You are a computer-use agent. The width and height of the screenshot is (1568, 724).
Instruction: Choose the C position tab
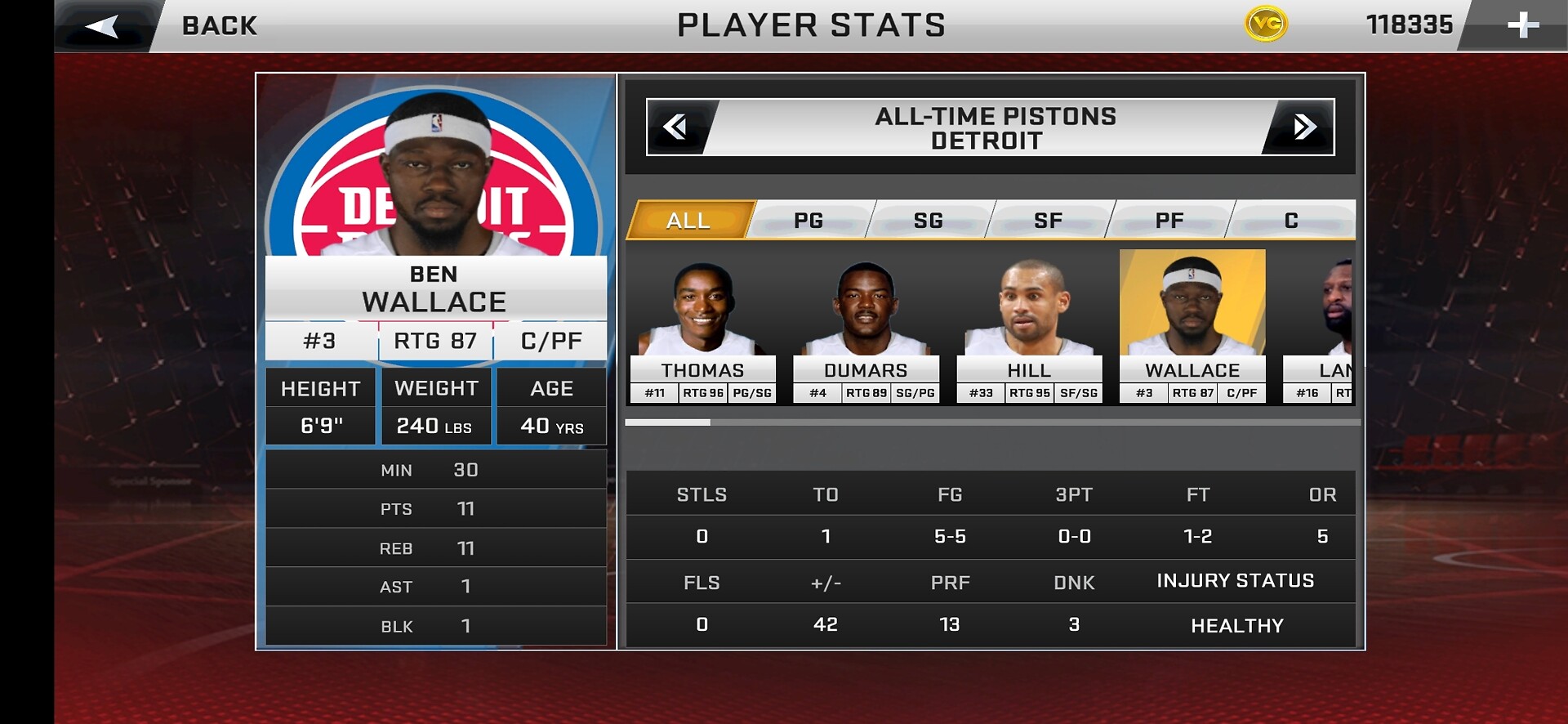click(1291, 220)
